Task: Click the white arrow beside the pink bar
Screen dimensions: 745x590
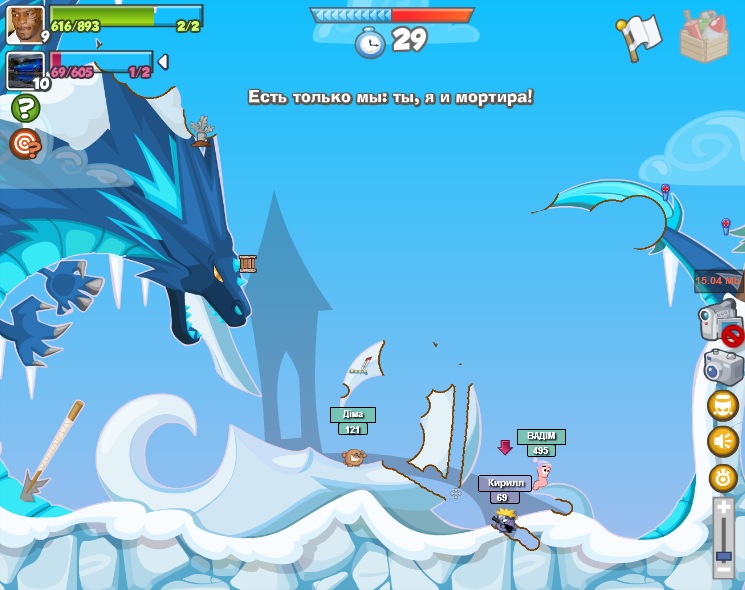Action: pyautogui.click(x=162, y=62)
